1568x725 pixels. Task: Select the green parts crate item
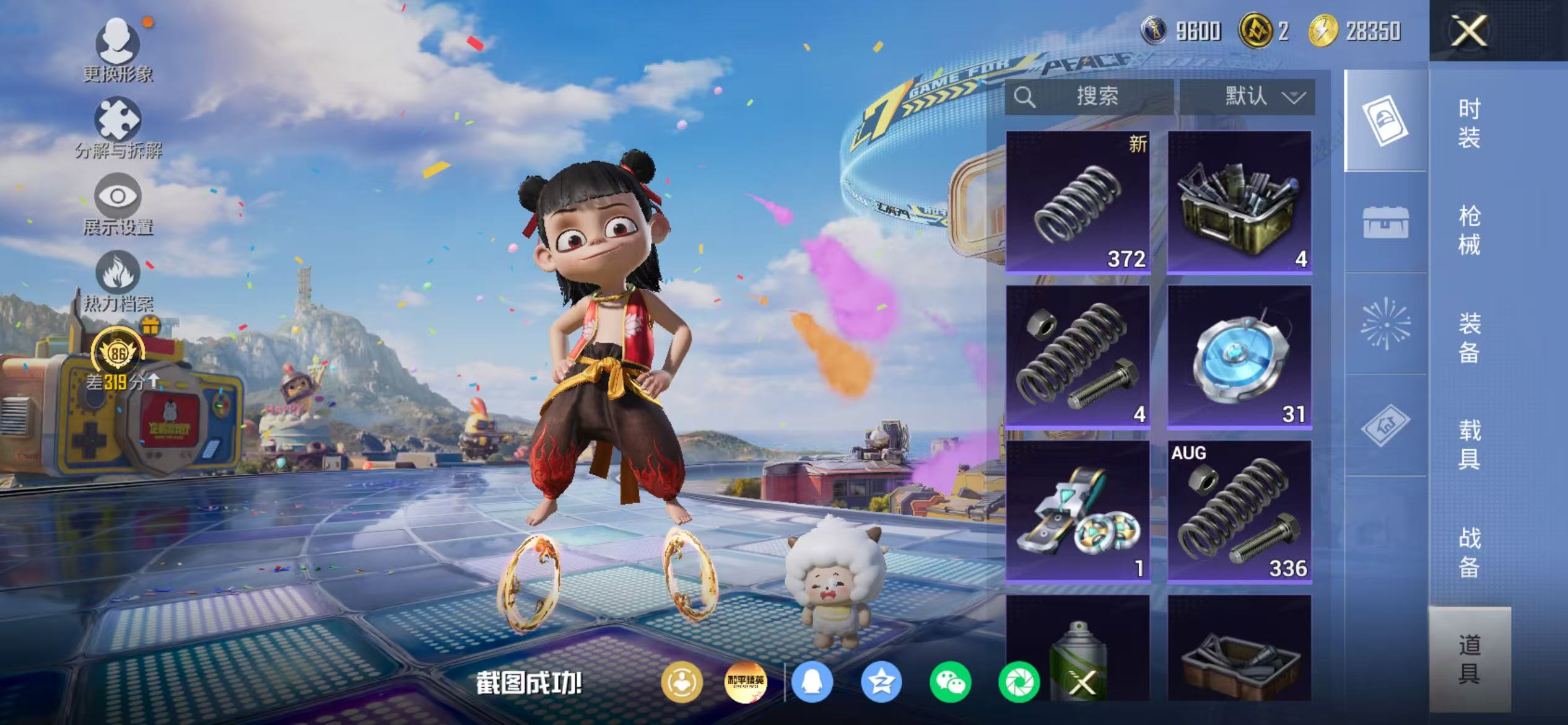point(1239,201)
